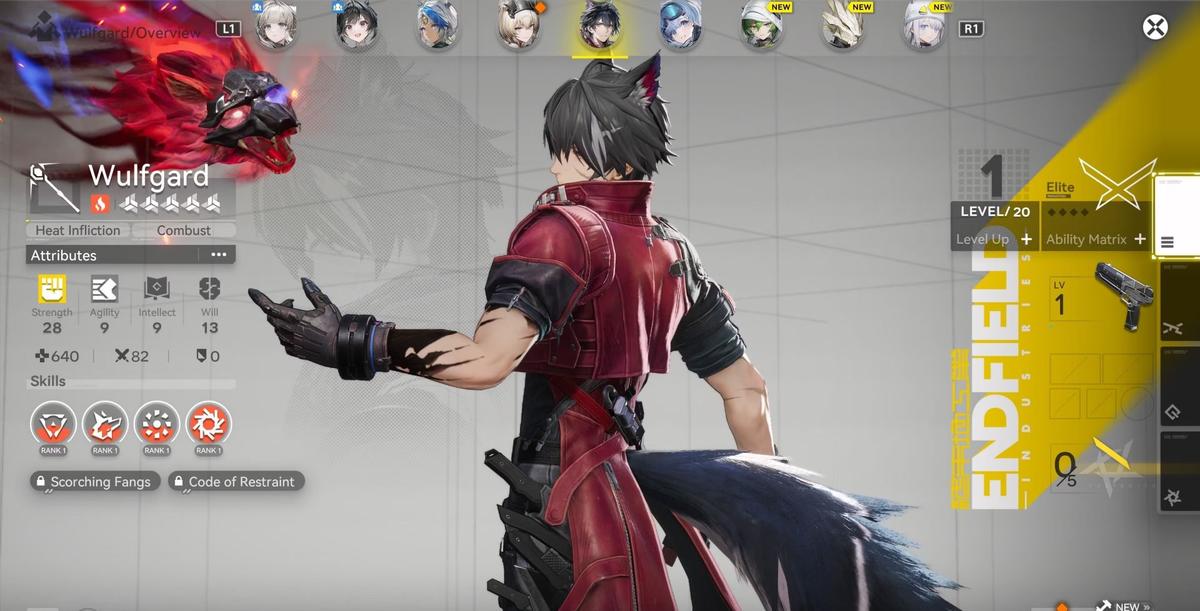Open the wolf head skill icon
This screenshot has width=1200, height=611.
click(x=105, y=424)
